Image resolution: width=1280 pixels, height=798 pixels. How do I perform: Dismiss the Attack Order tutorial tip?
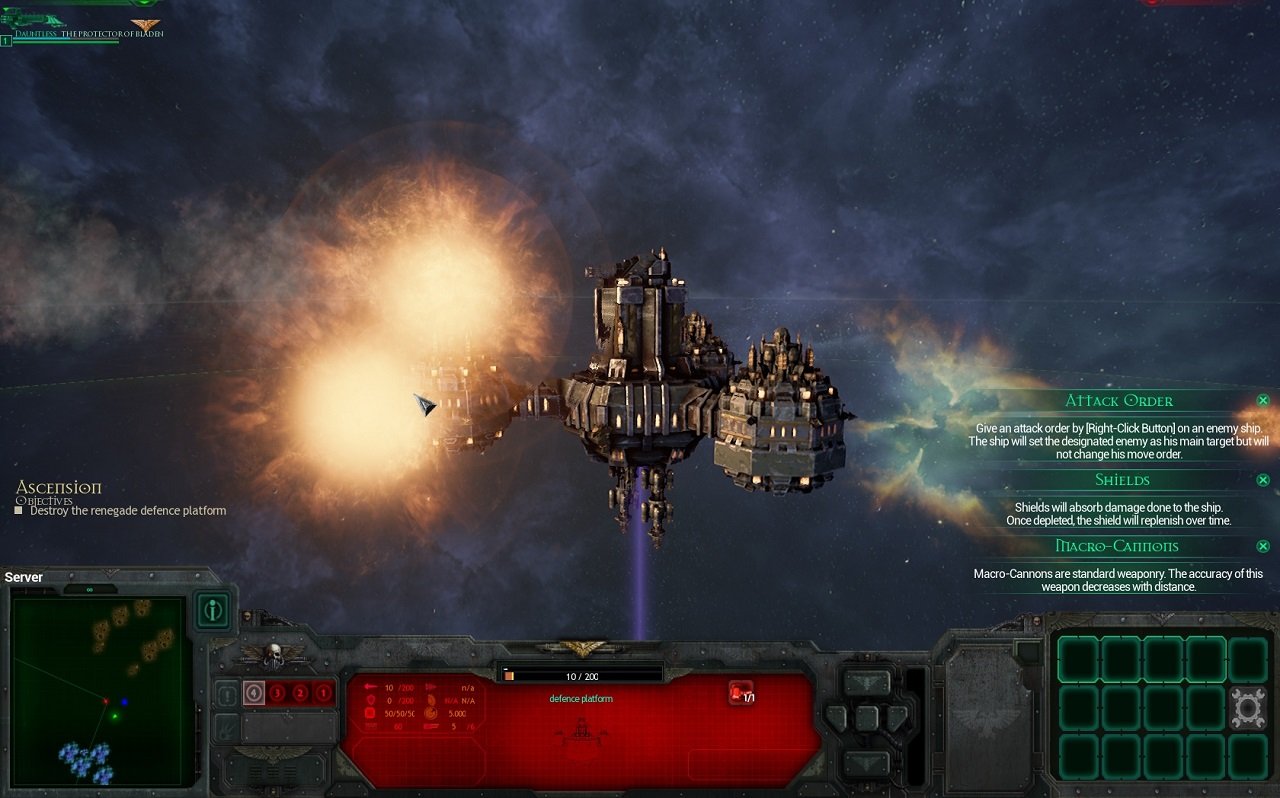click(1262, 400)
